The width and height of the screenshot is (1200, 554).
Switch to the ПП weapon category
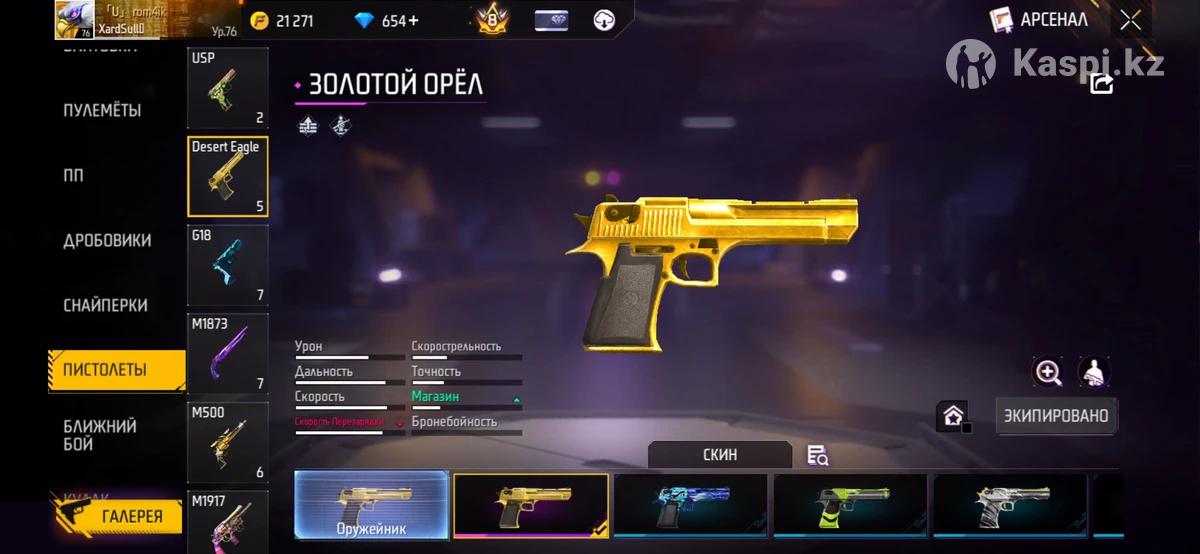(74, 176)
